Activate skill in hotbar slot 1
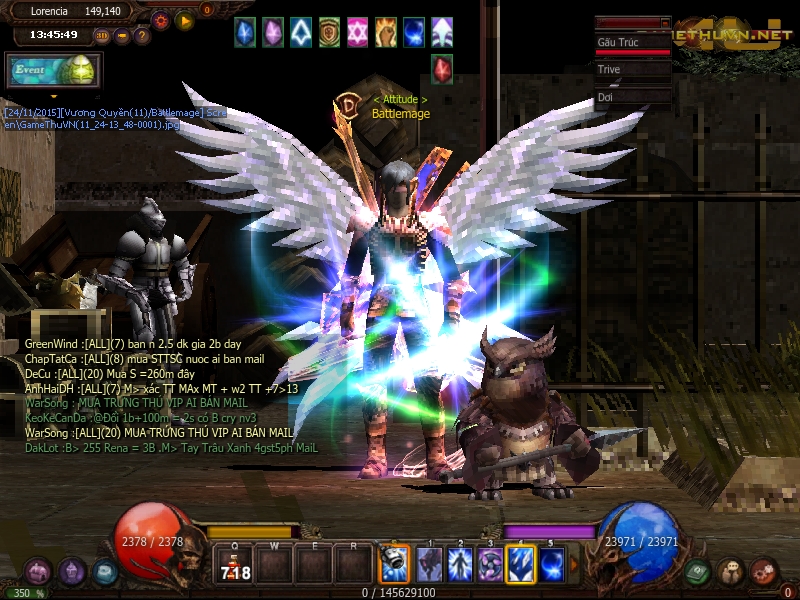Screen dimensions: 800x600 (429, 565)
